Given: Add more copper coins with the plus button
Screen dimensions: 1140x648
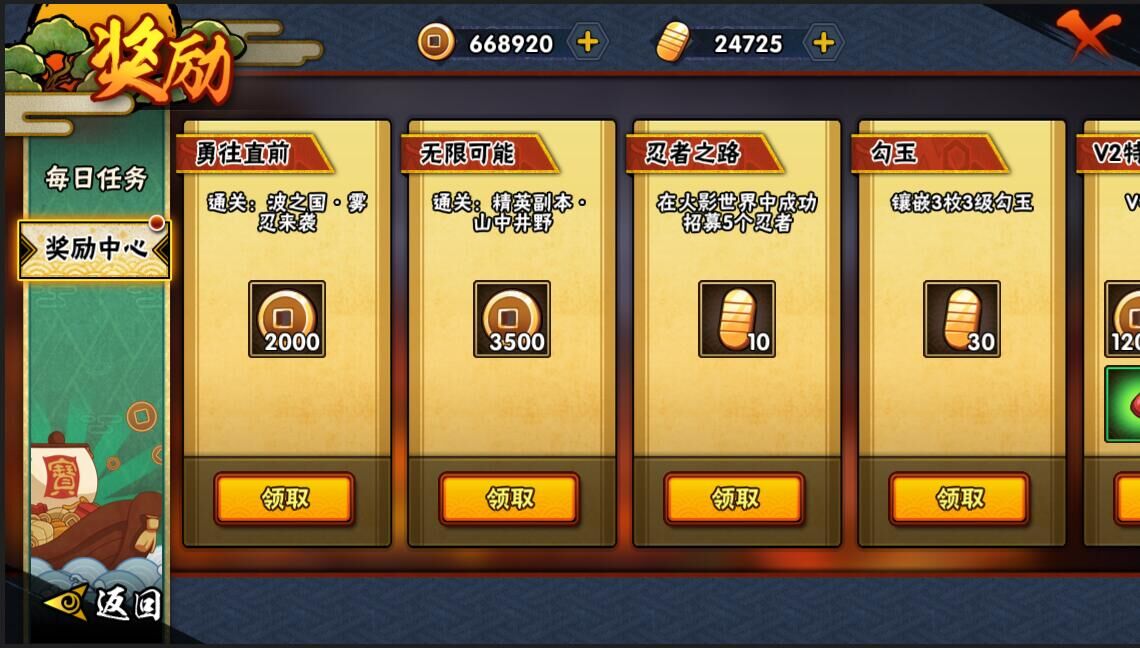Looking at the screenshot, I should pyautogui.click(x=588, y=42).
